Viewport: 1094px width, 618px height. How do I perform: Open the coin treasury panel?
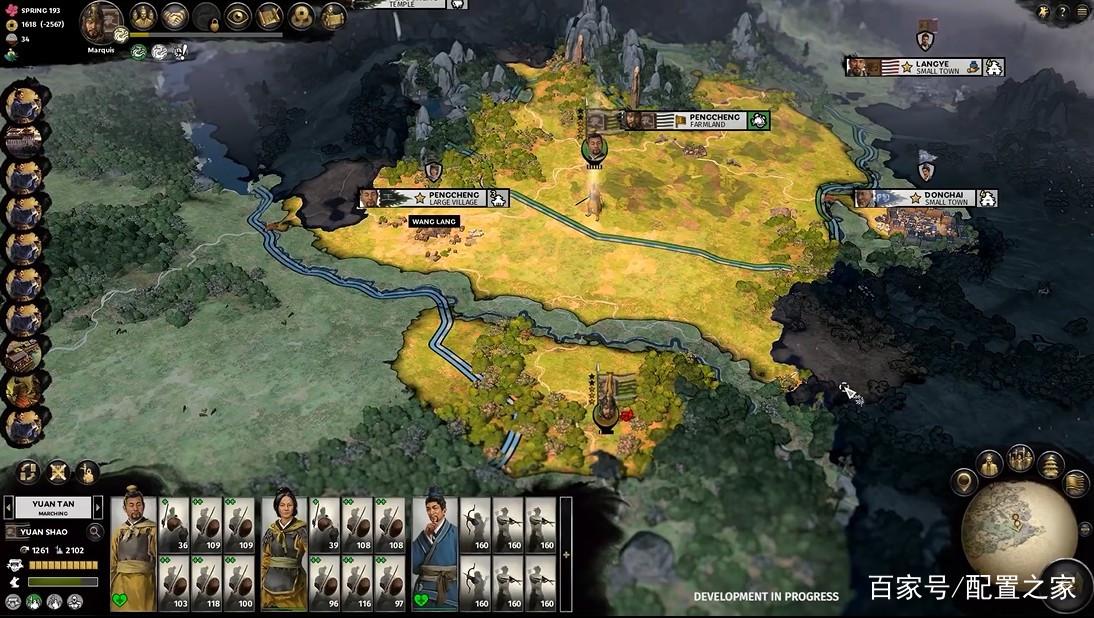[301, 17]
